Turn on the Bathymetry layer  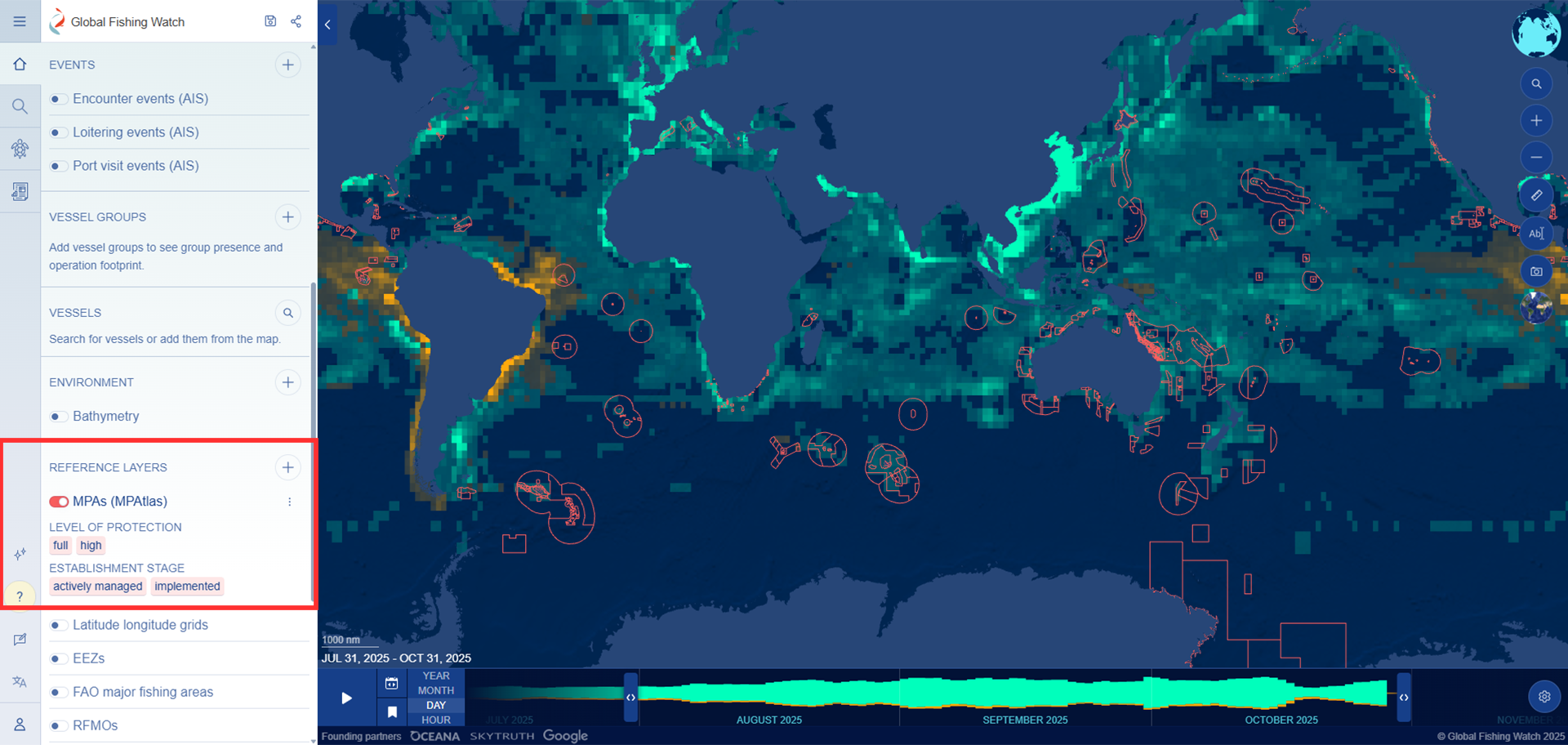(x=58, y=417)
